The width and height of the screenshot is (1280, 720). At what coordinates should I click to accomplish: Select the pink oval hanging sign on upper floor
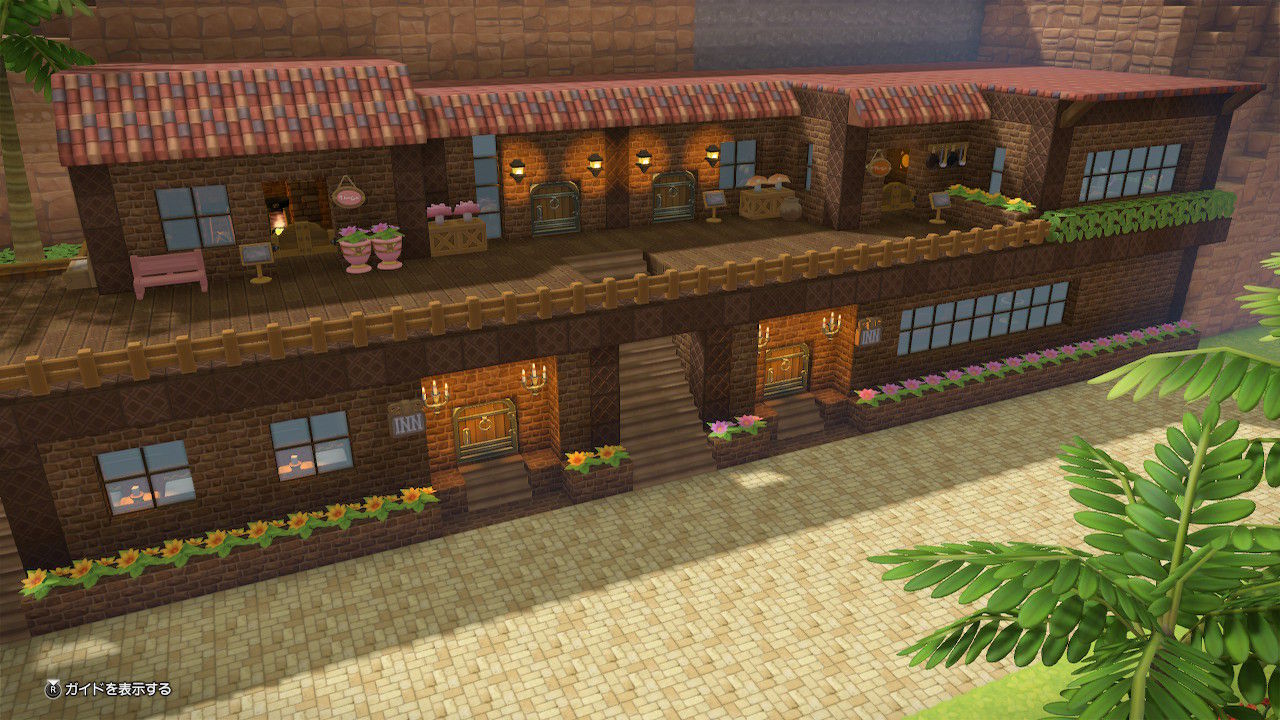click(347, 196)
